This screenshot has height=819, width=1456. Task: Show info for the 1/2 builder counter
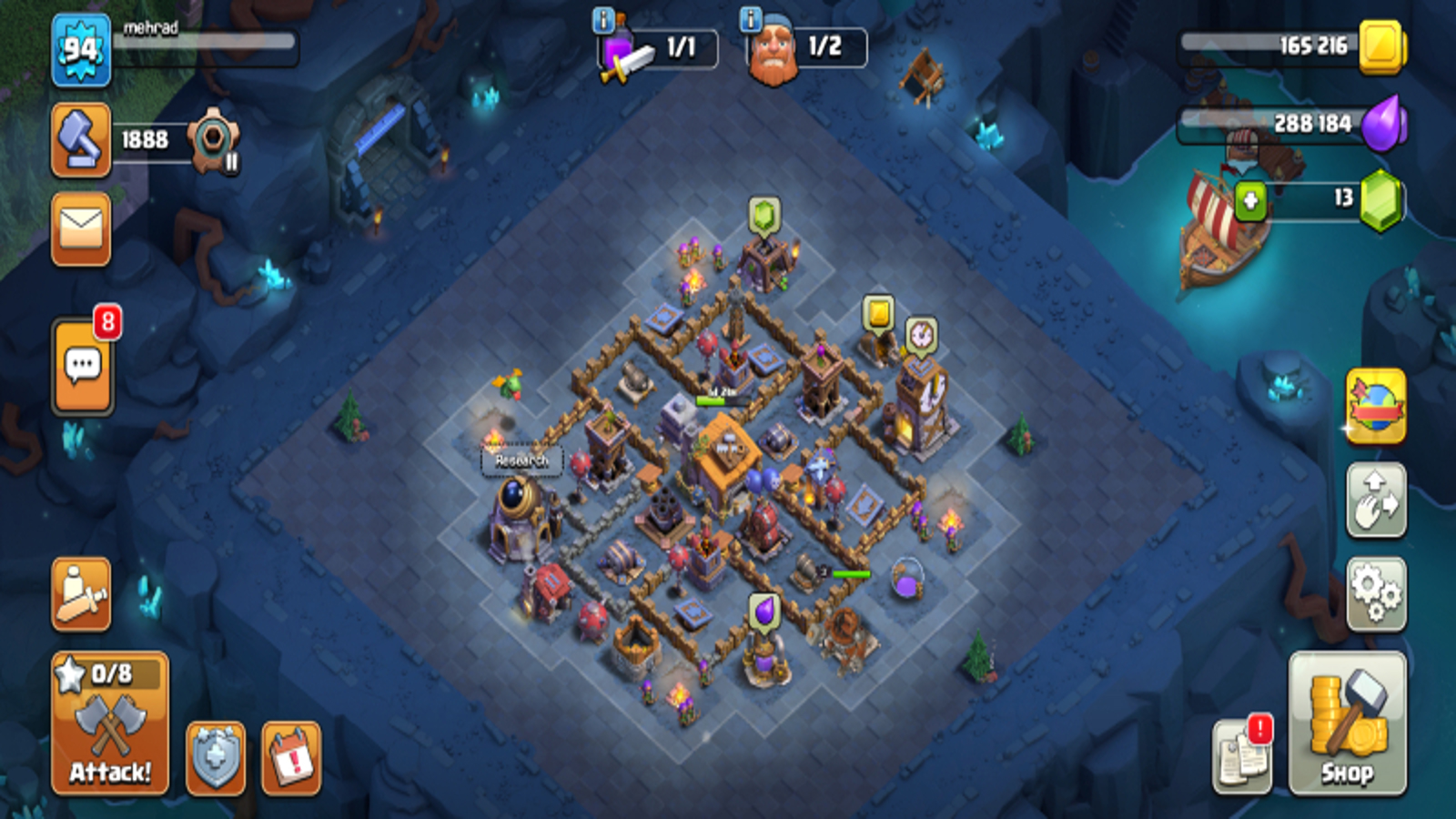coord(750,20)
